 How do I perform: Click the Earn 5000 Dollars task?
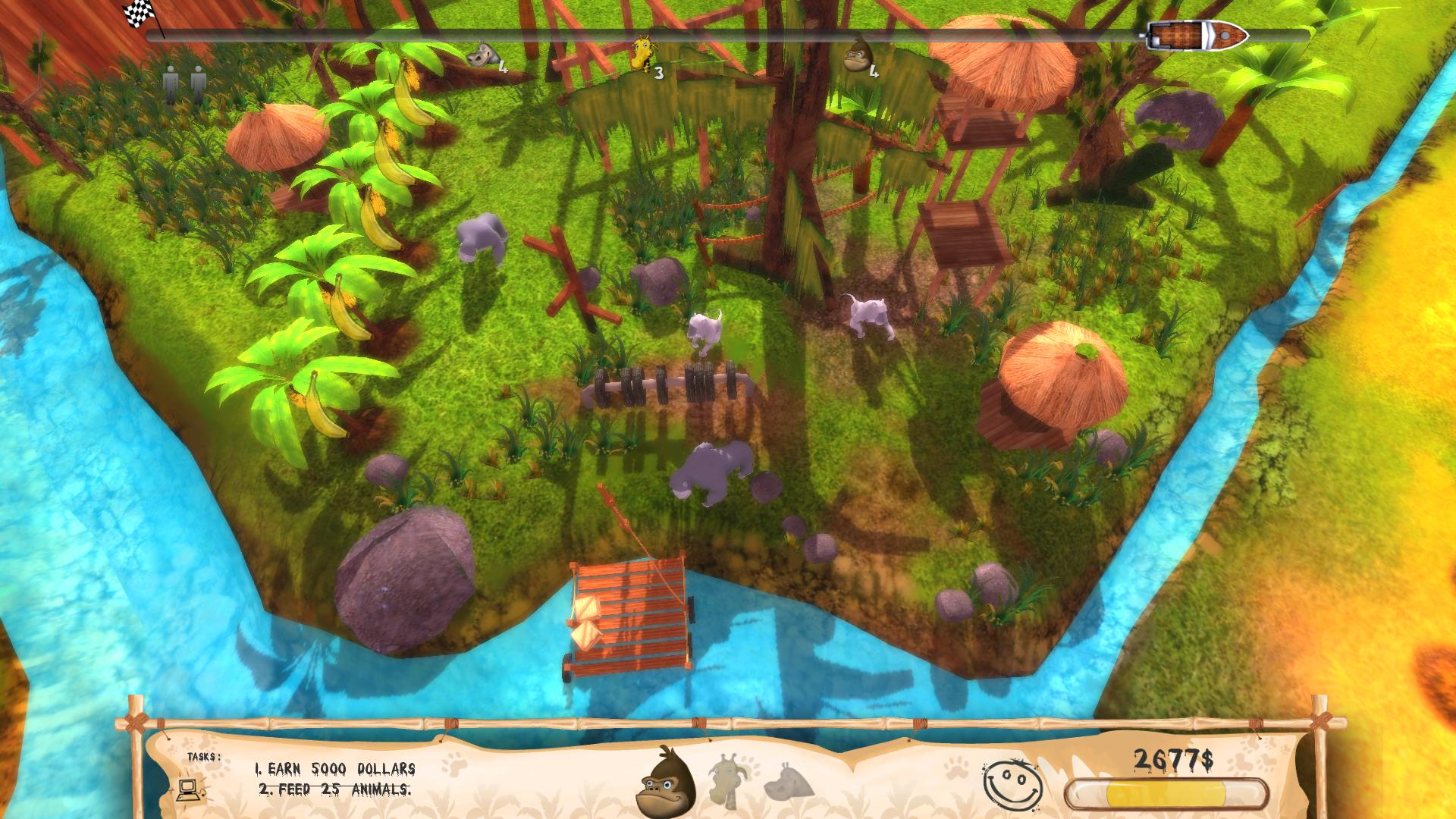tap(334, 769)
